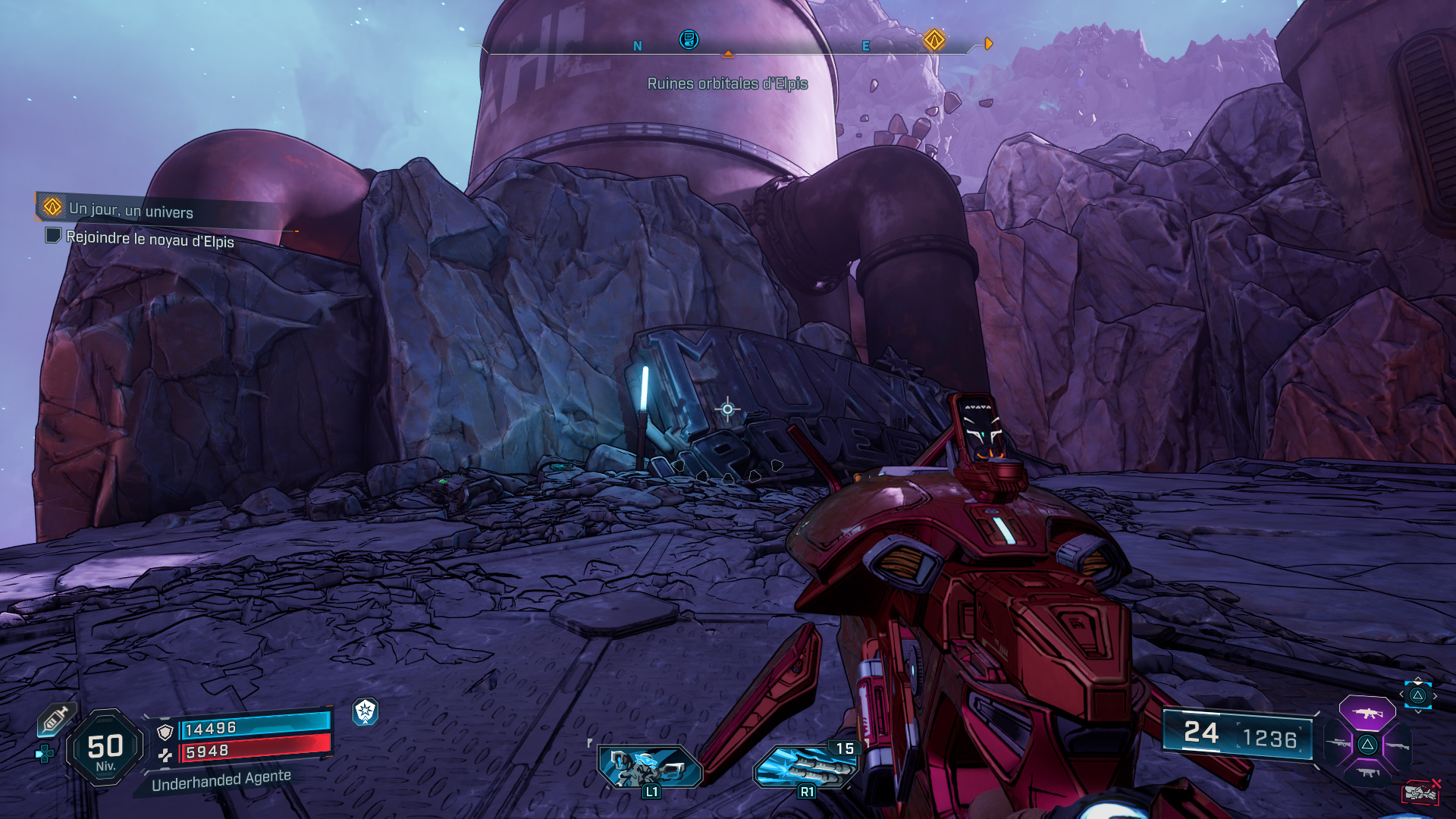Switch to the sniper rifle weapon slot
Screen dimensions: 1456x819
1339,745
